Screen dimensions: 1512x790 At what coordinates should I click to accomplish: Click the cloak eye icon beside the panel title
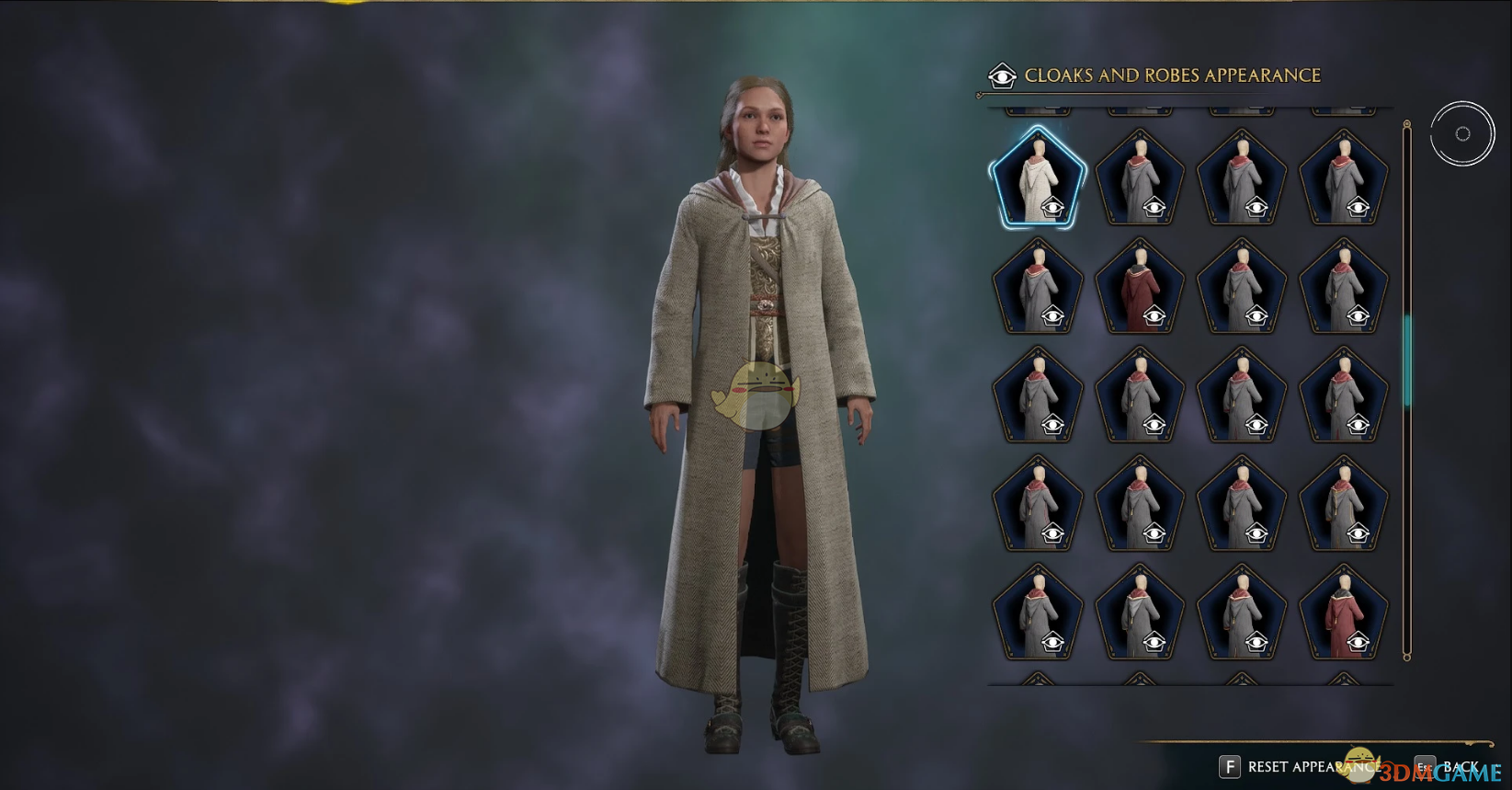click(x=1003, y=75)
